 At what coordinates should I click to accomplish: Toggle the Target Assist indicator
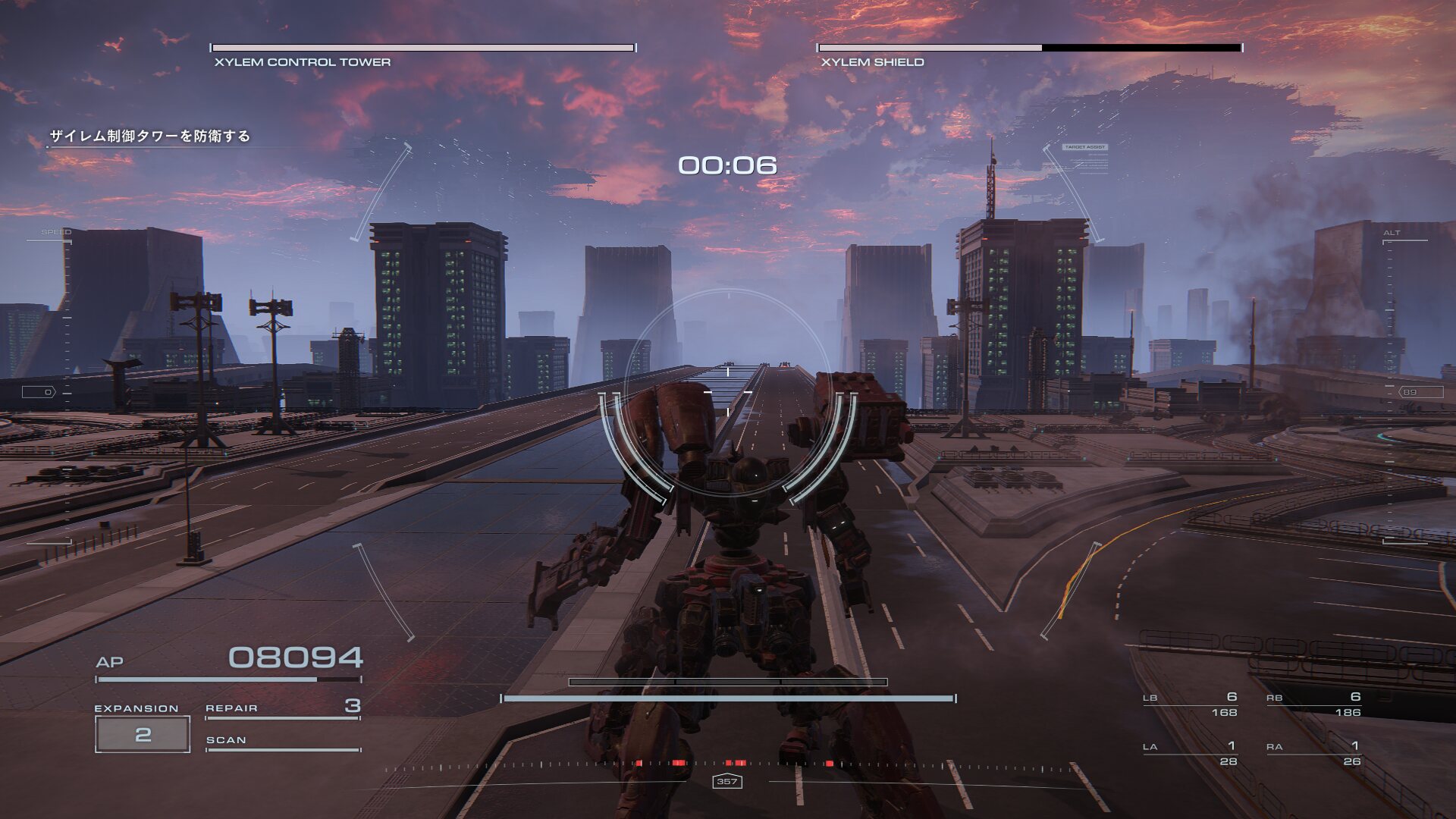click(x=1085, y=147)
